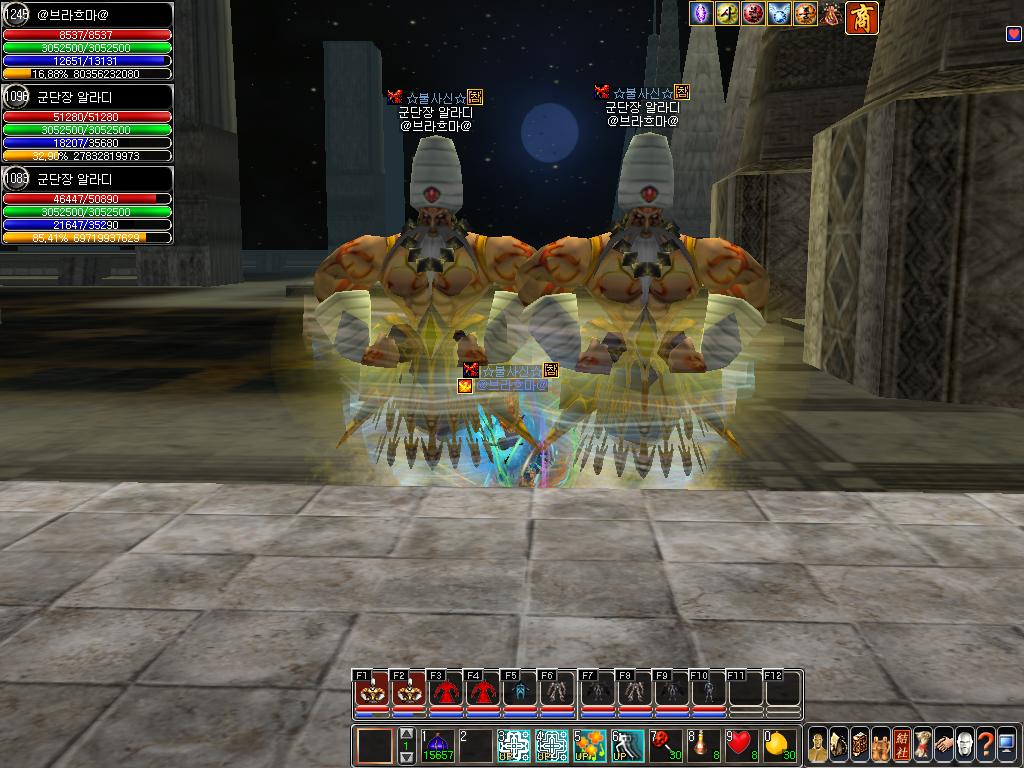
Task: Click the purple crystal buff icon
Action: [x=702, y=14]
